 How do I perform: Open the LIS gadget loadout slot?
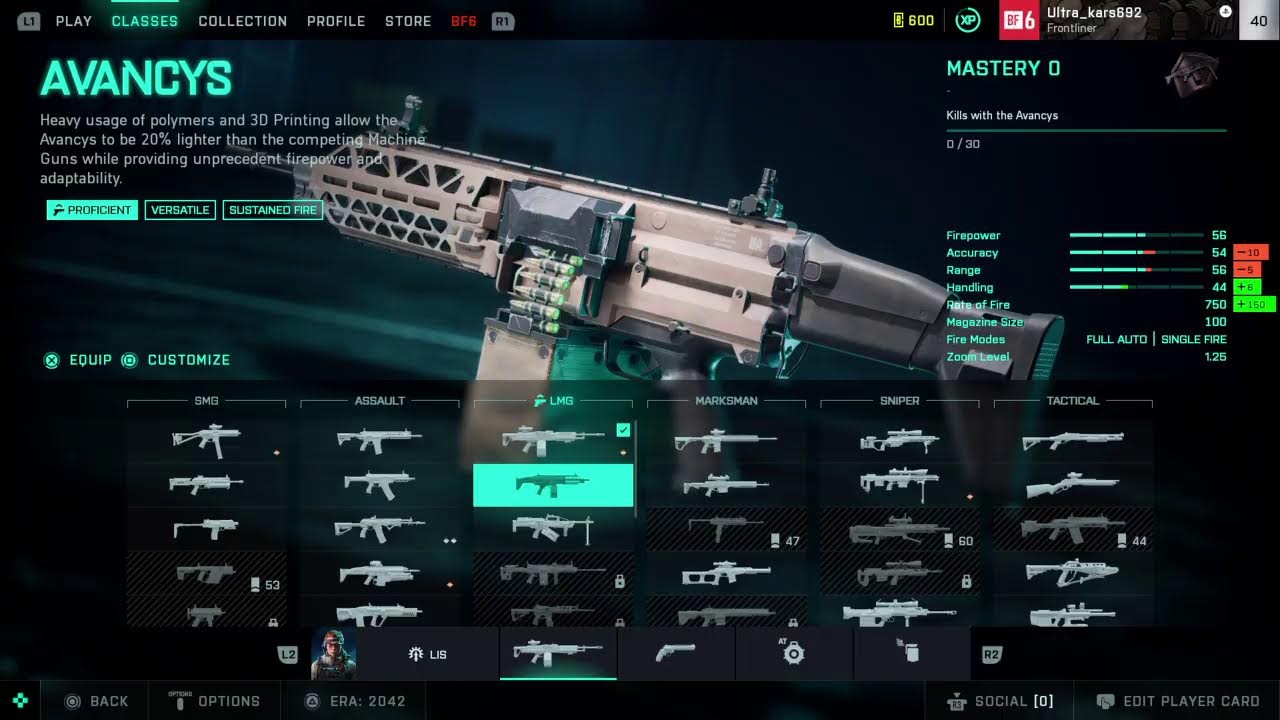click(428, 654)
